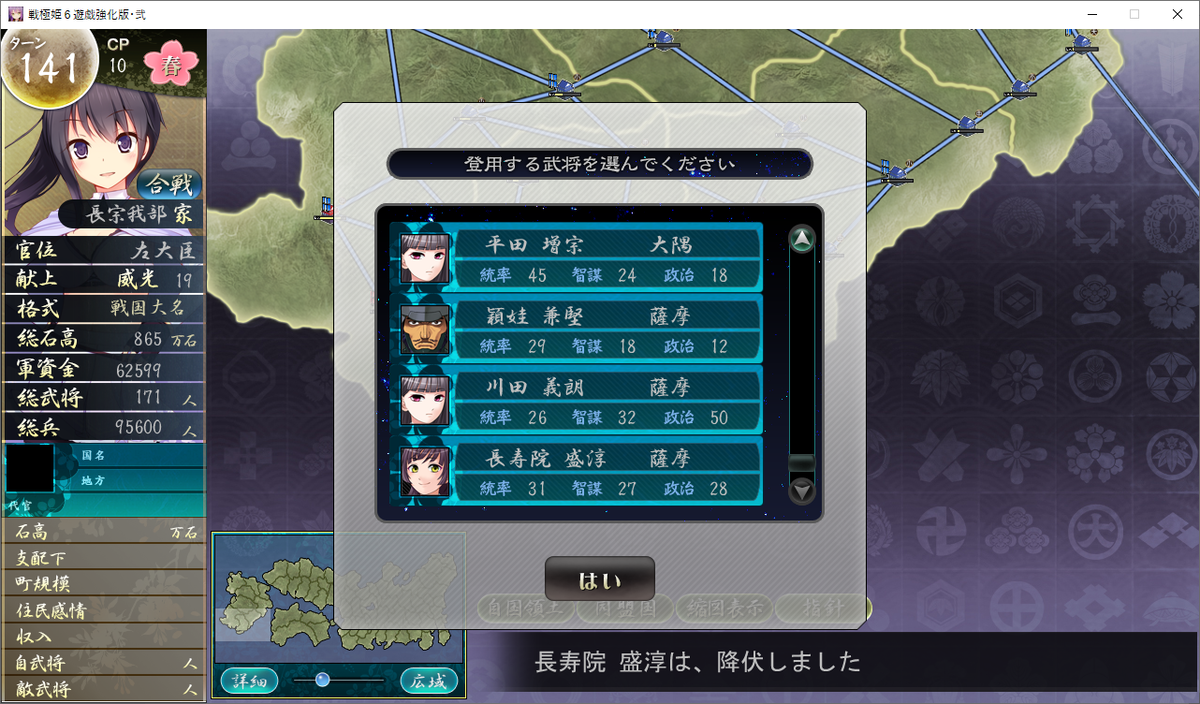Open the 合戦 battle button
Image resolution: width=1200 pixels, height=704 pixels.
click(x=170, y=184)
